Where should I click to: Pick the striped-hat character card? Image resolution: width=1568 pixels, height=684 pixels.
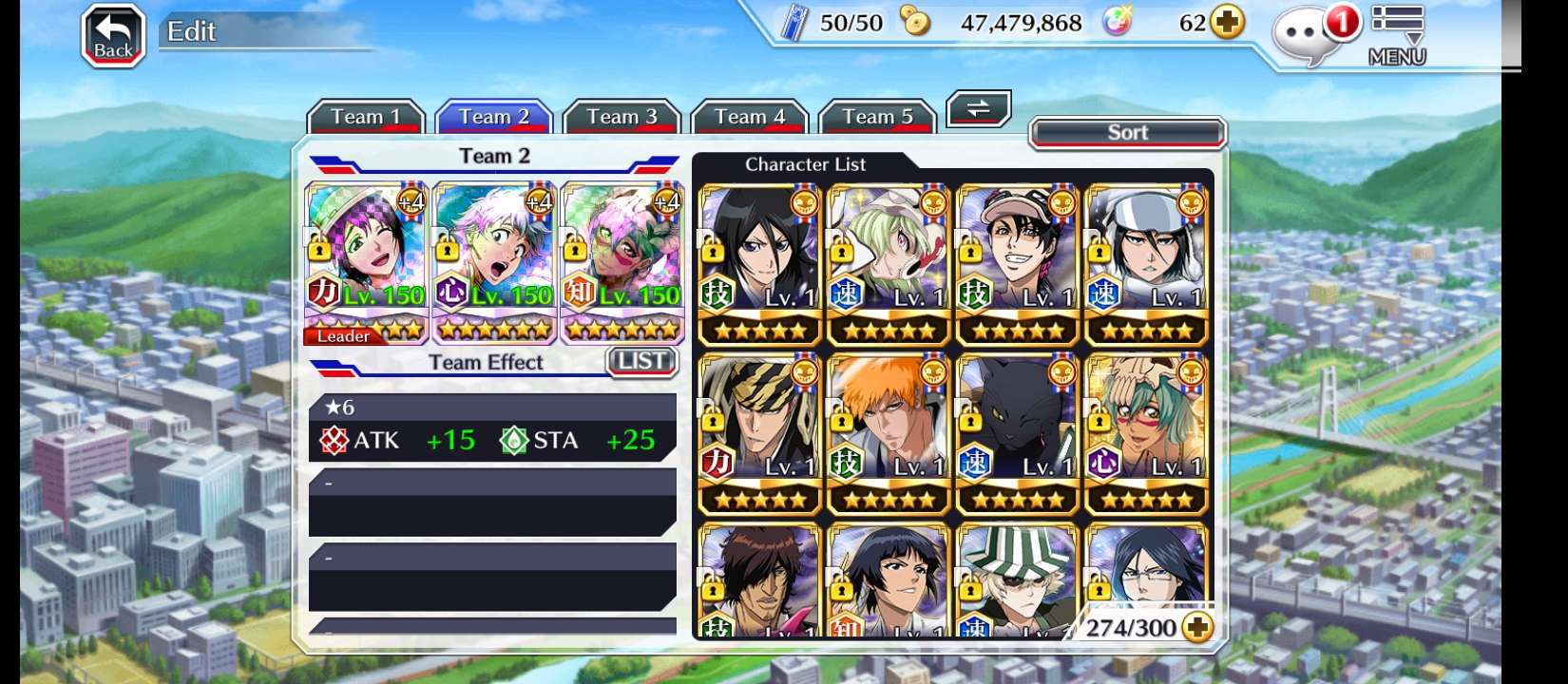(x=1017, y=579)
